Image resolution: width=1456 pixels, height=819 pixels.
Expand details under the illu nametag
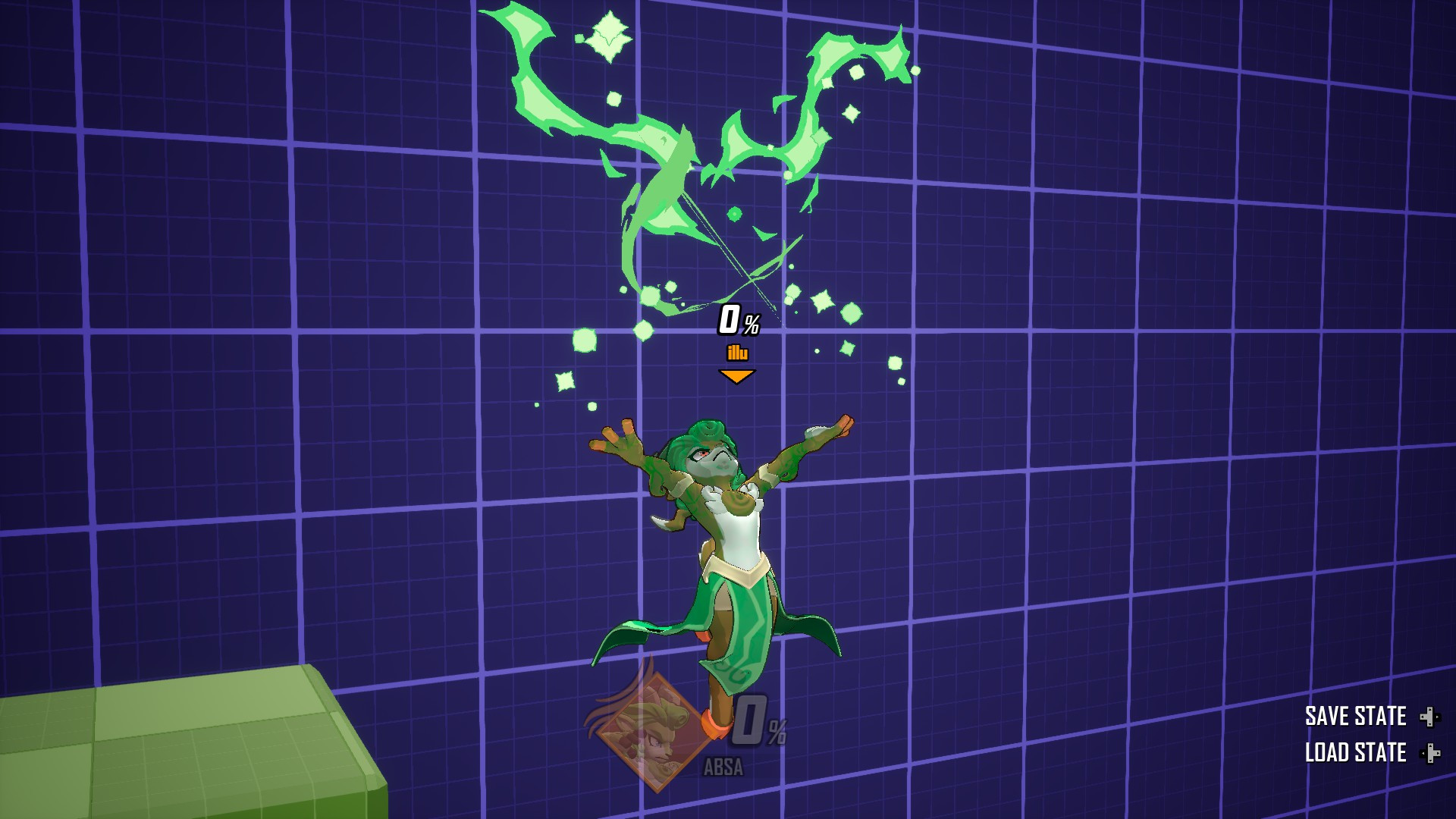coord(737,353)
